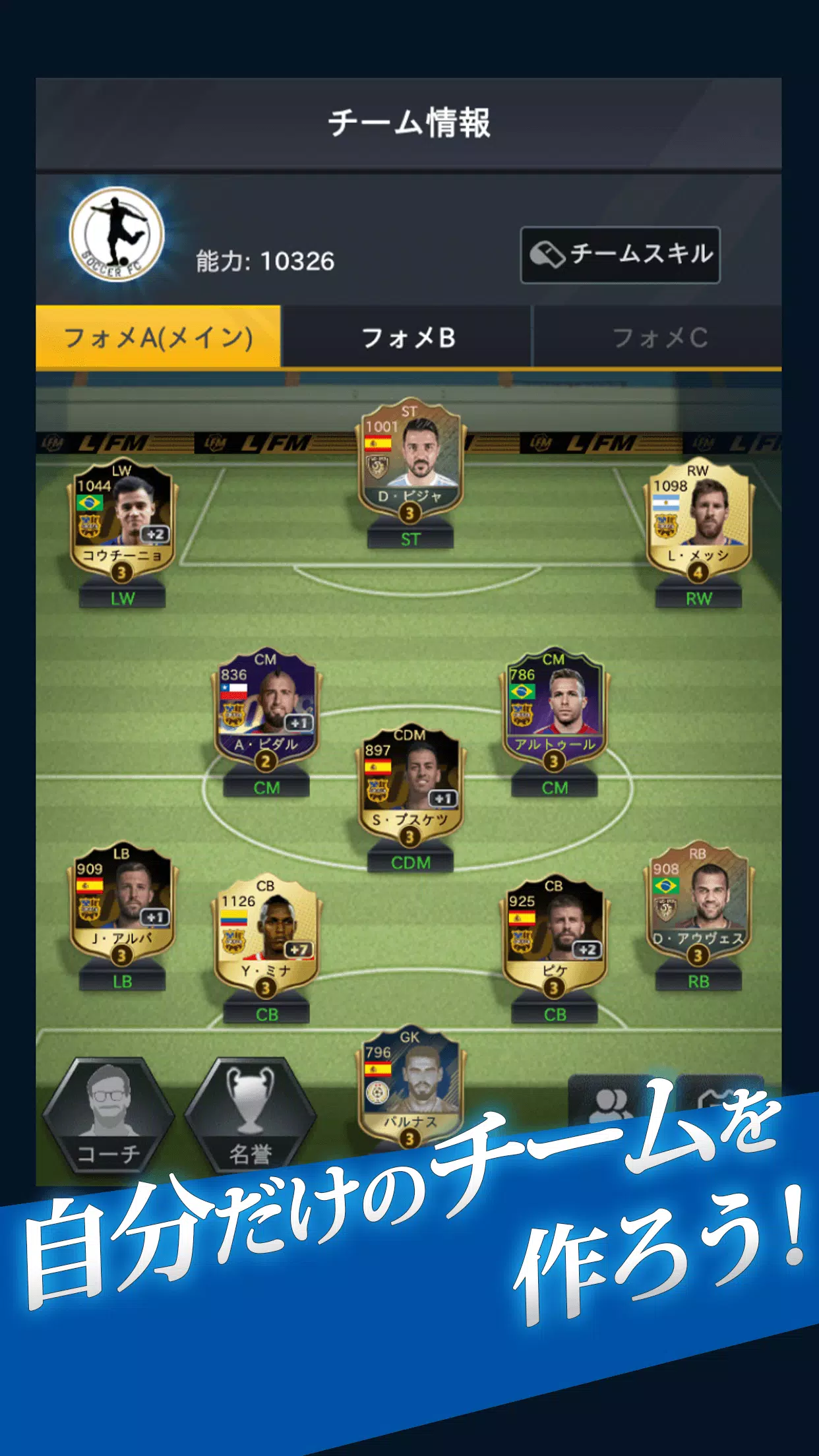Screen dimensions: 819x1456
Task: Select the アルトゥール midfielder card
Action: (x=554, y=710)
